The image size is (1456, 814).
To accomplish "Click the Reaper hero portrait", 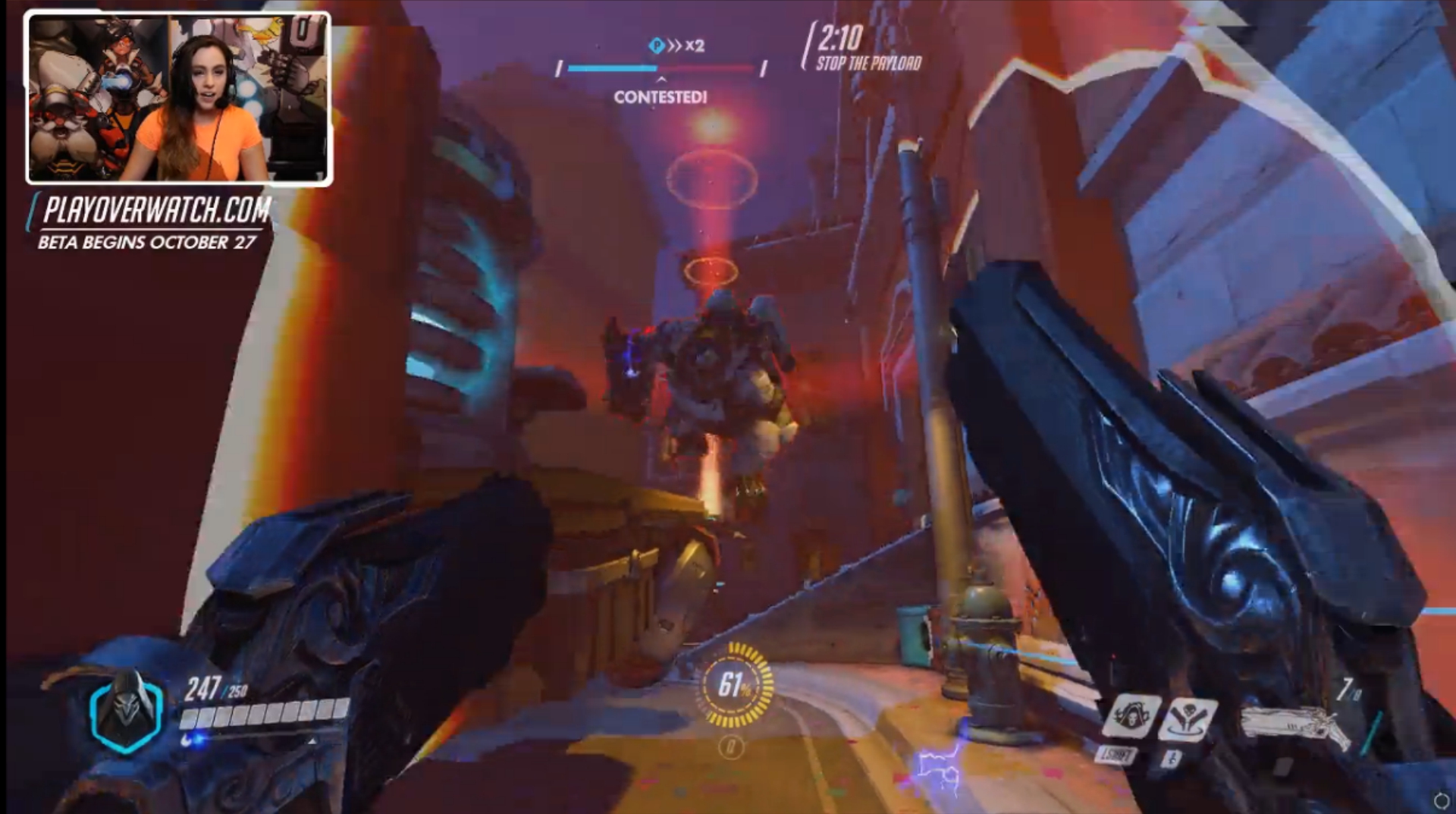I will [x=126, y=711].
